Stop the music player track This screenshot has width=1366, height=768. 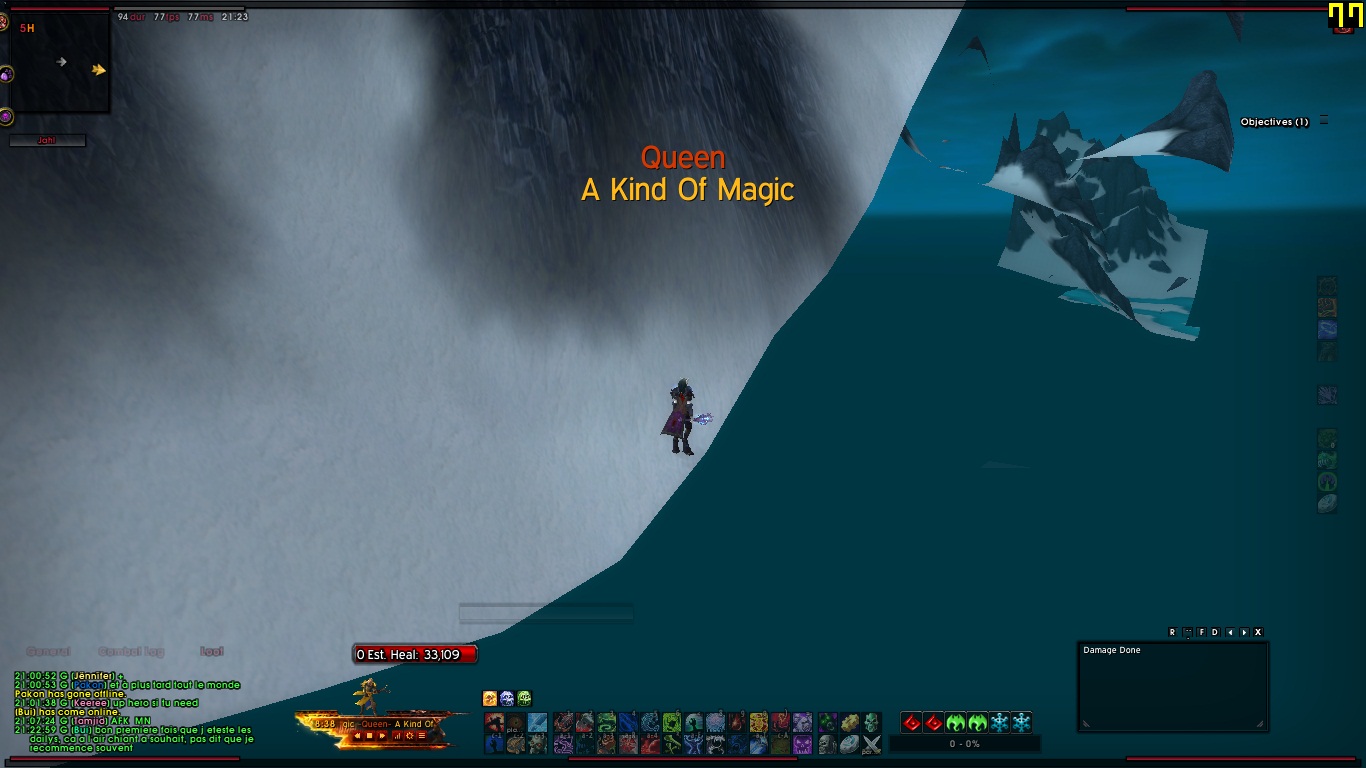click(x=369, y=736)
